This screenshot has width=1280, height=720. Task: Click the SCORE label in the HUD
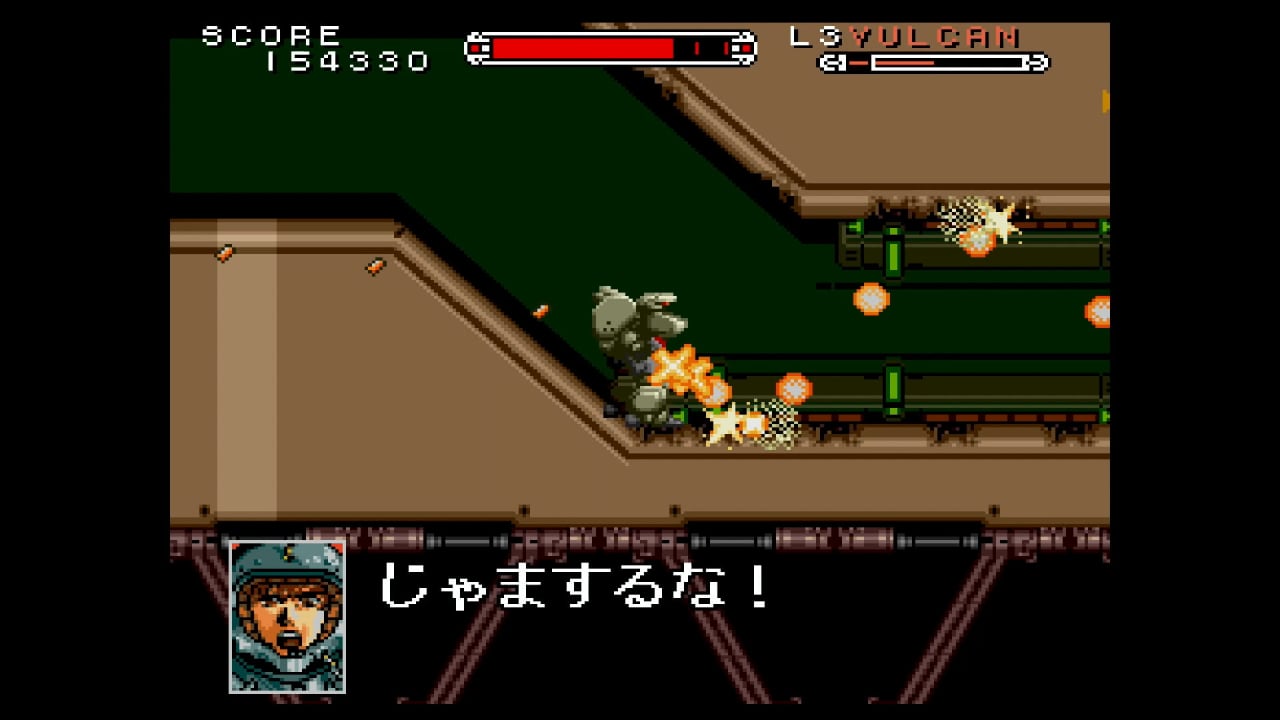270,33
